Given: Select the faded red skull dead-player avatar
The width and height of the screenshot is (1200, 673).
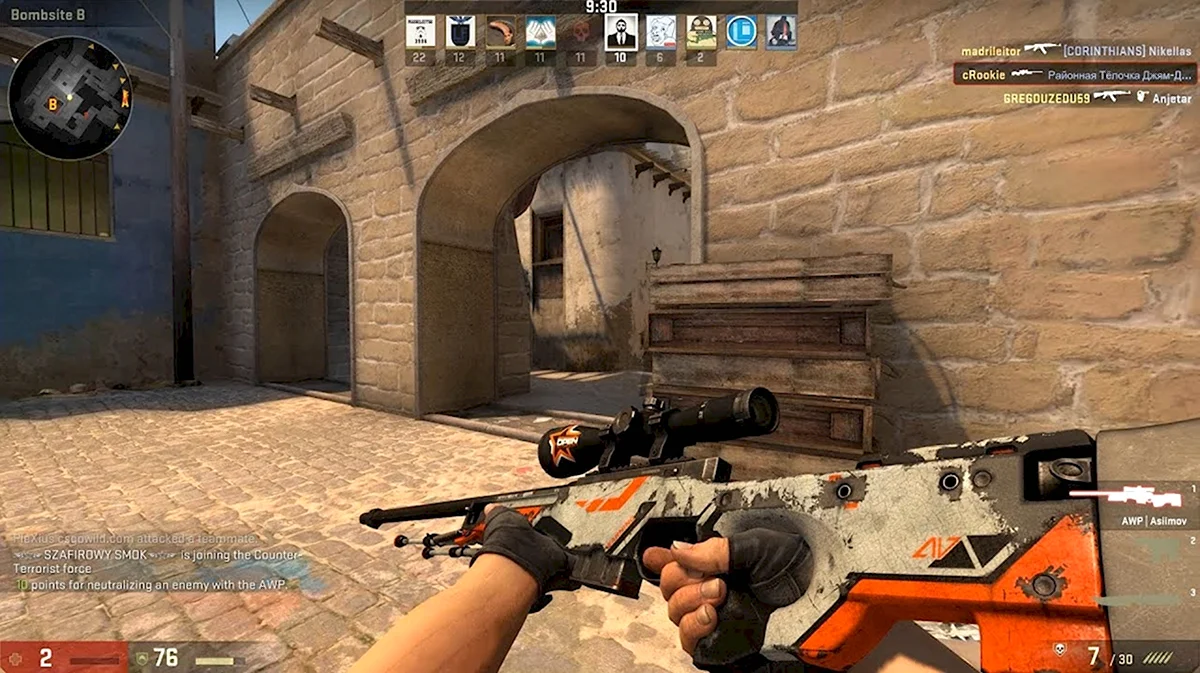Looking at the screenshot, I should [x=580, y=33].
